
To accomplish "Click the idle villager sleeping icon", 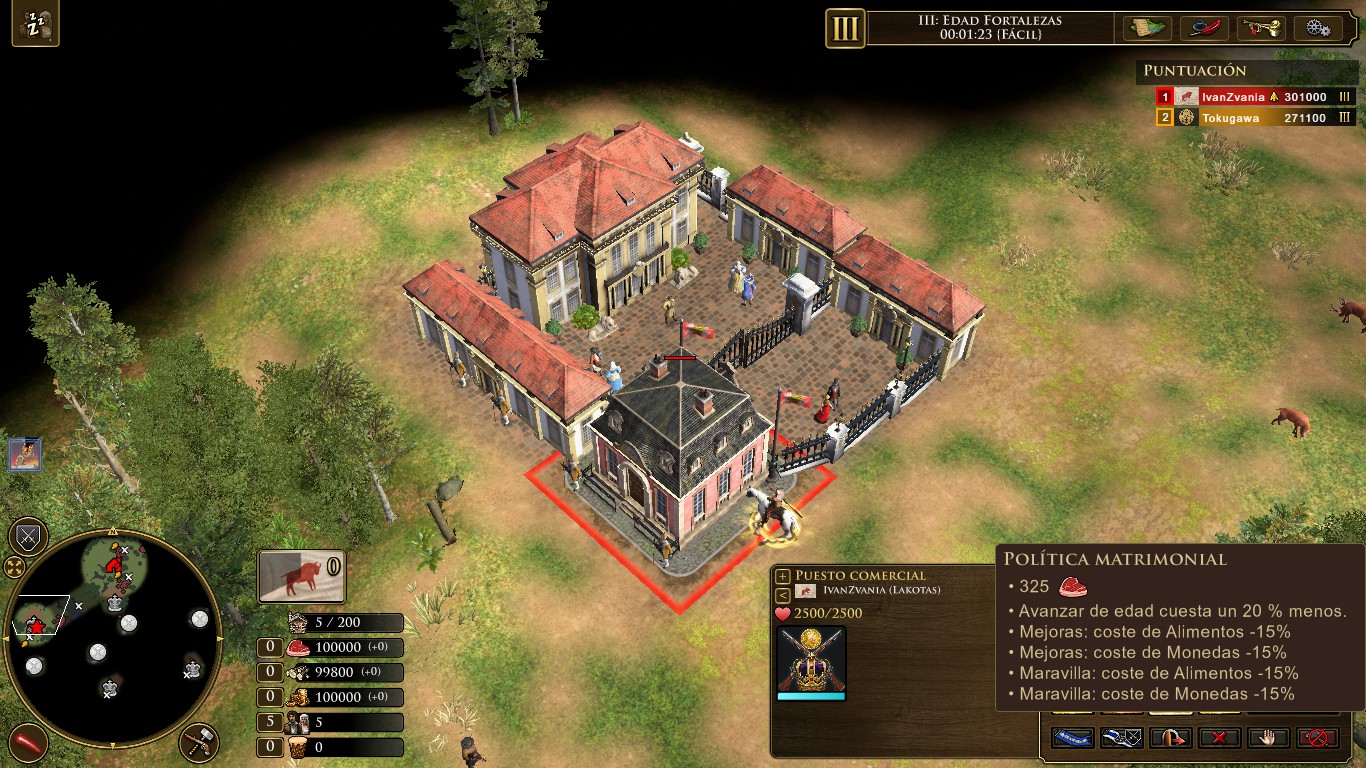I will tap(35, 25).
